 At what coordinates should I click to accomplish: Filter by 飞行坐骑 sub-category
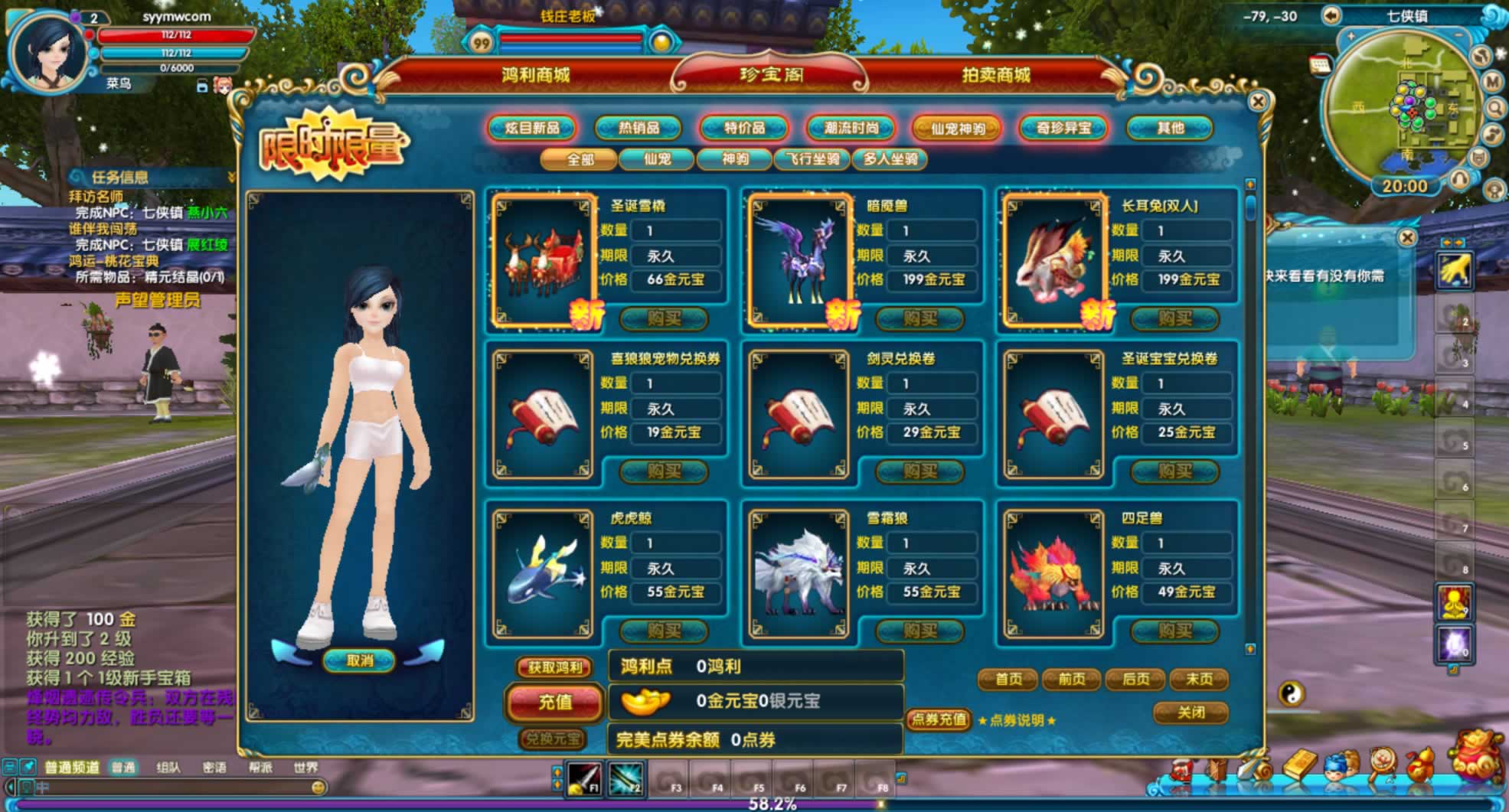812,159
